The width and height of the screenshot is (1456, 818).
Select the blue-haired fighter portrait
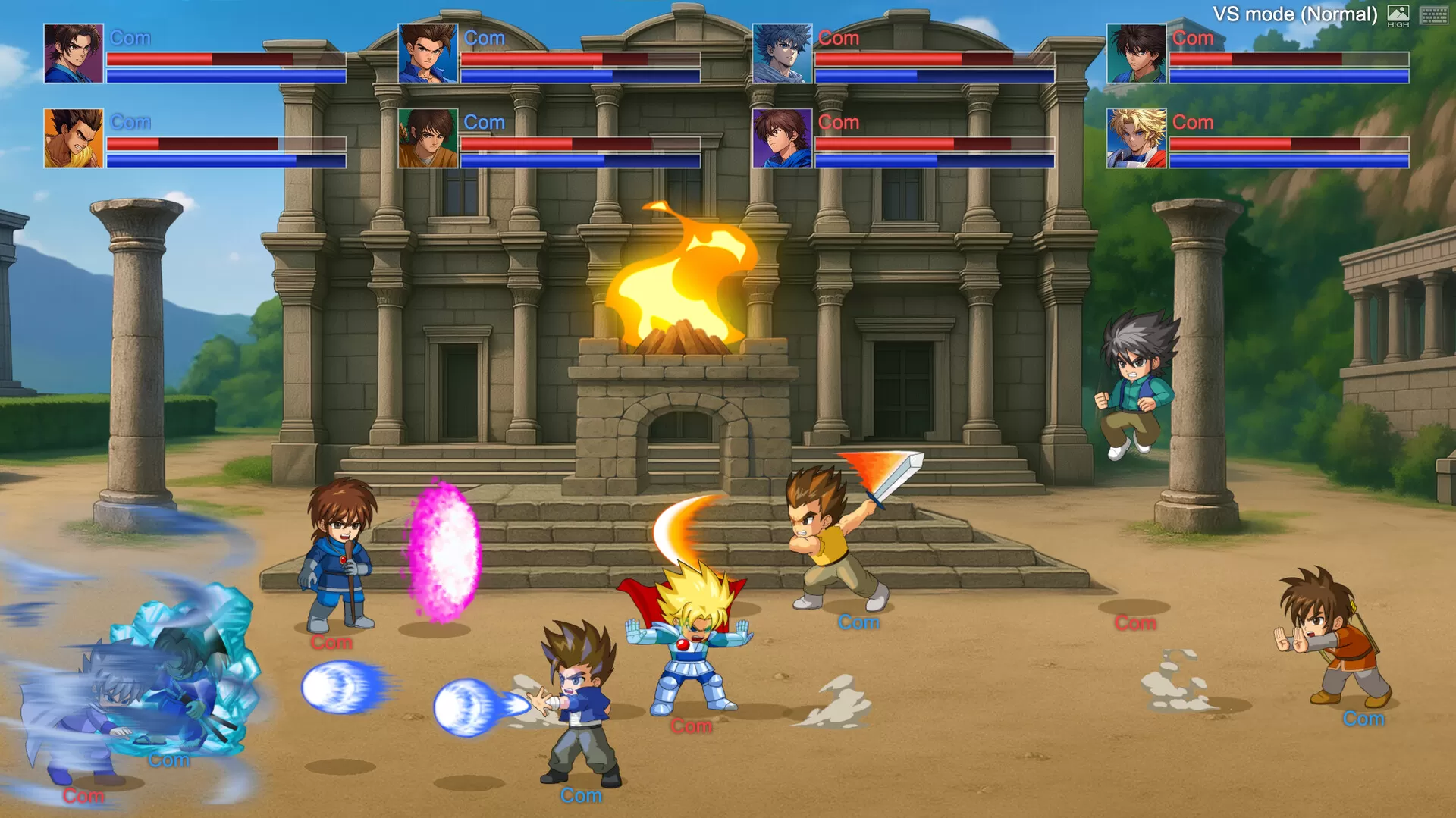pyautogui.click(x=782, y=53)
